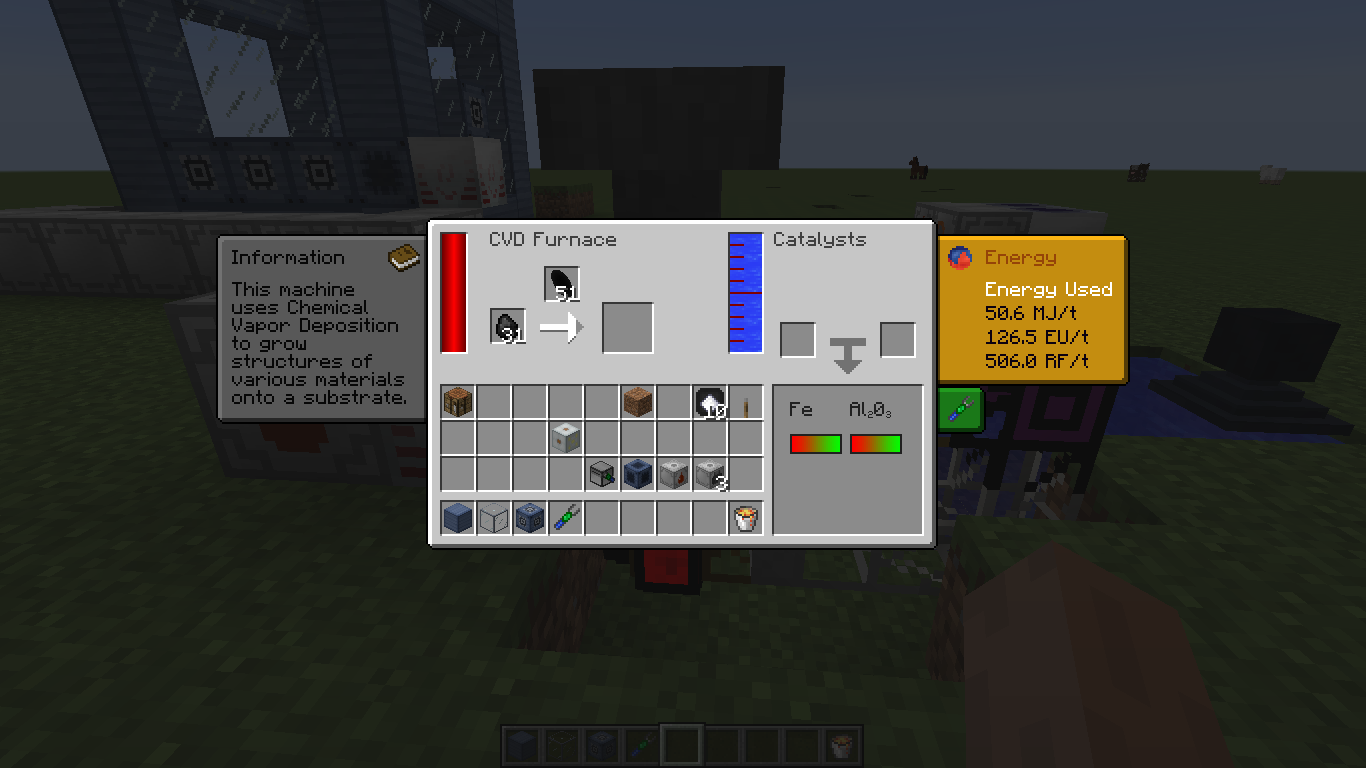Screen dimensions: 1366x768
Task: Select the crafting table in the inventory
Action: pyautogui.click(x=457, y=401)
